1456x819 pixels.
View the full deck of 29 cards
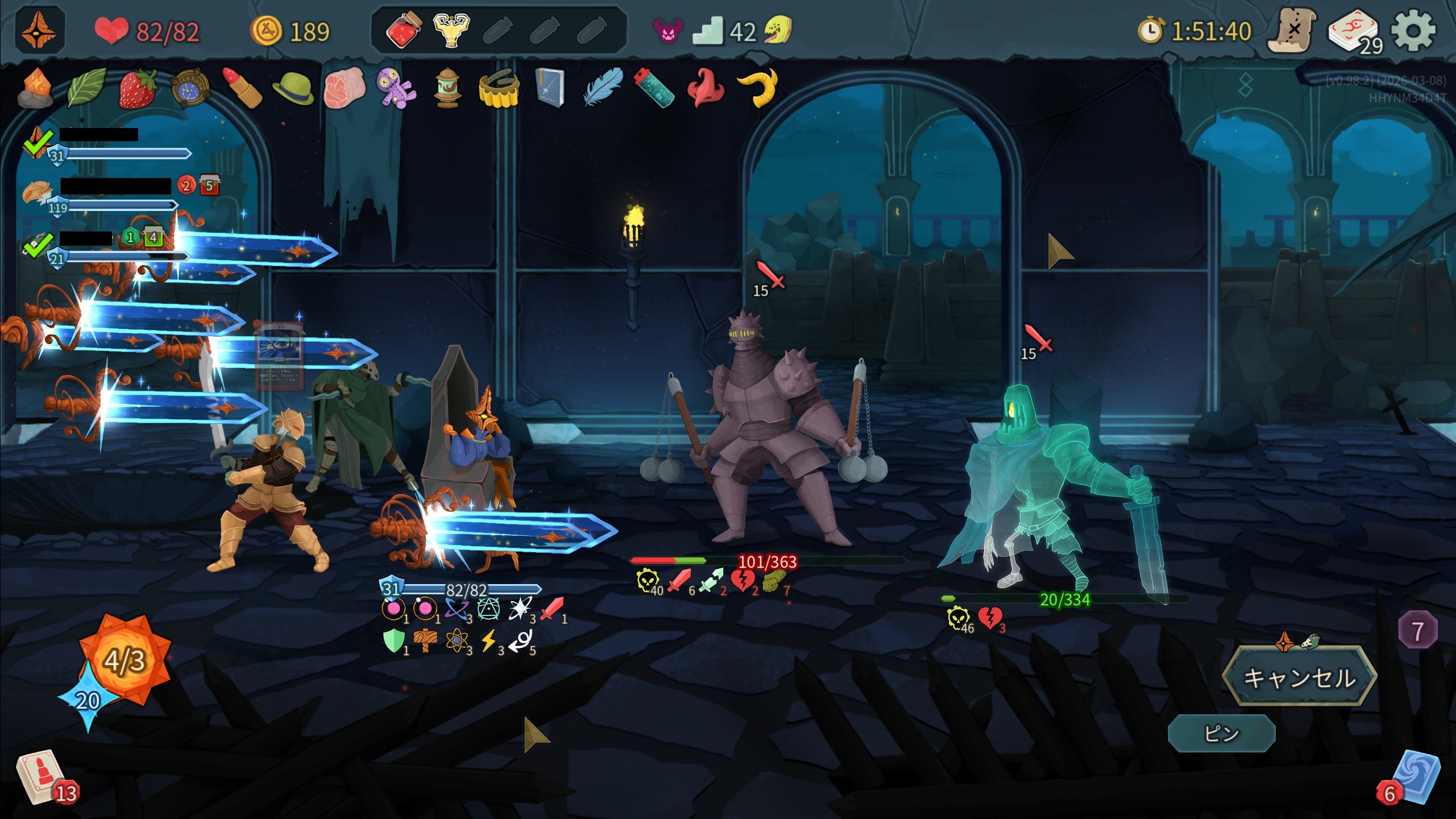point(1354,32)
